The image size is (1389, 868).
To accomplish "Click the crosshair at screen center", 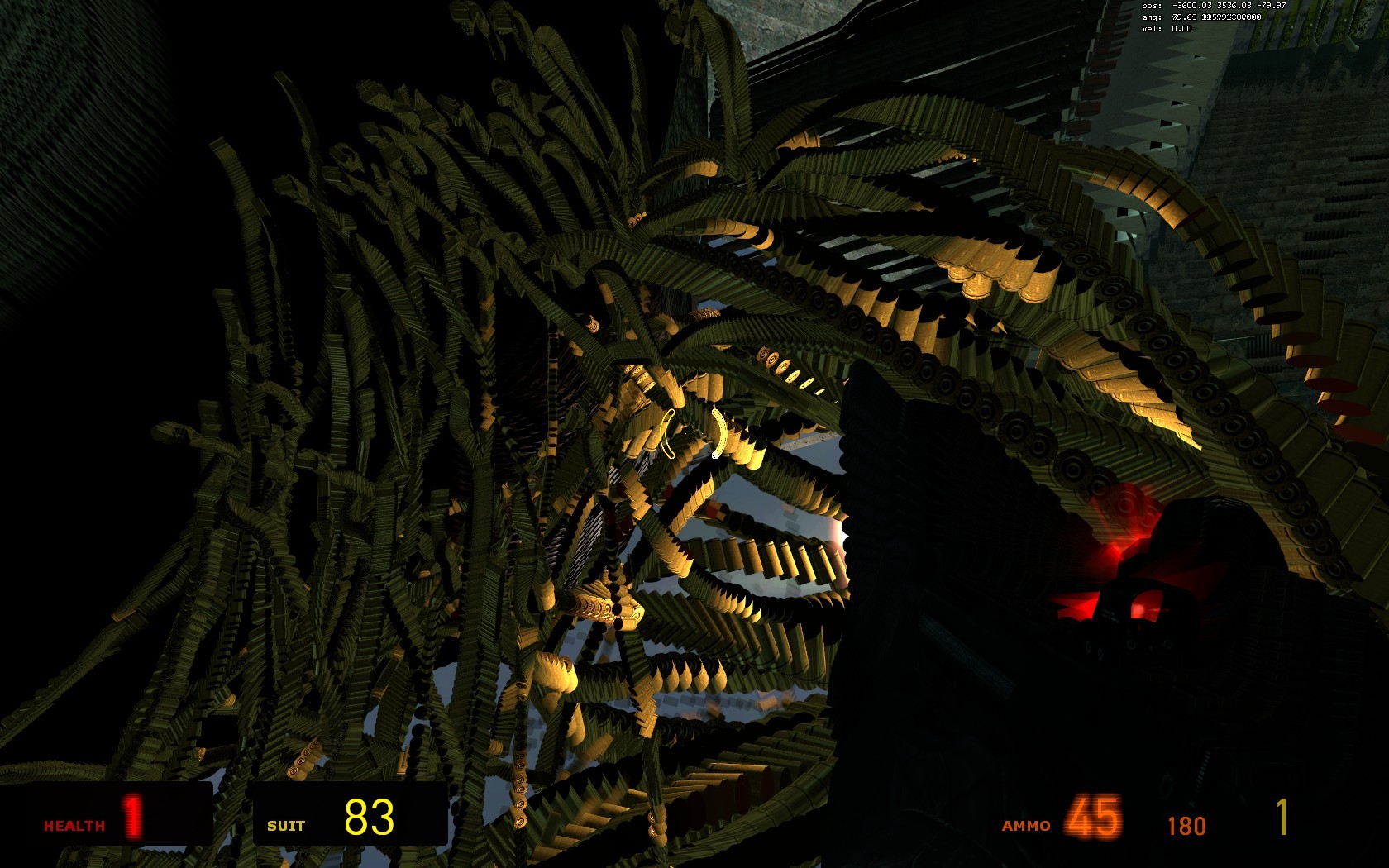I will 694,434.
